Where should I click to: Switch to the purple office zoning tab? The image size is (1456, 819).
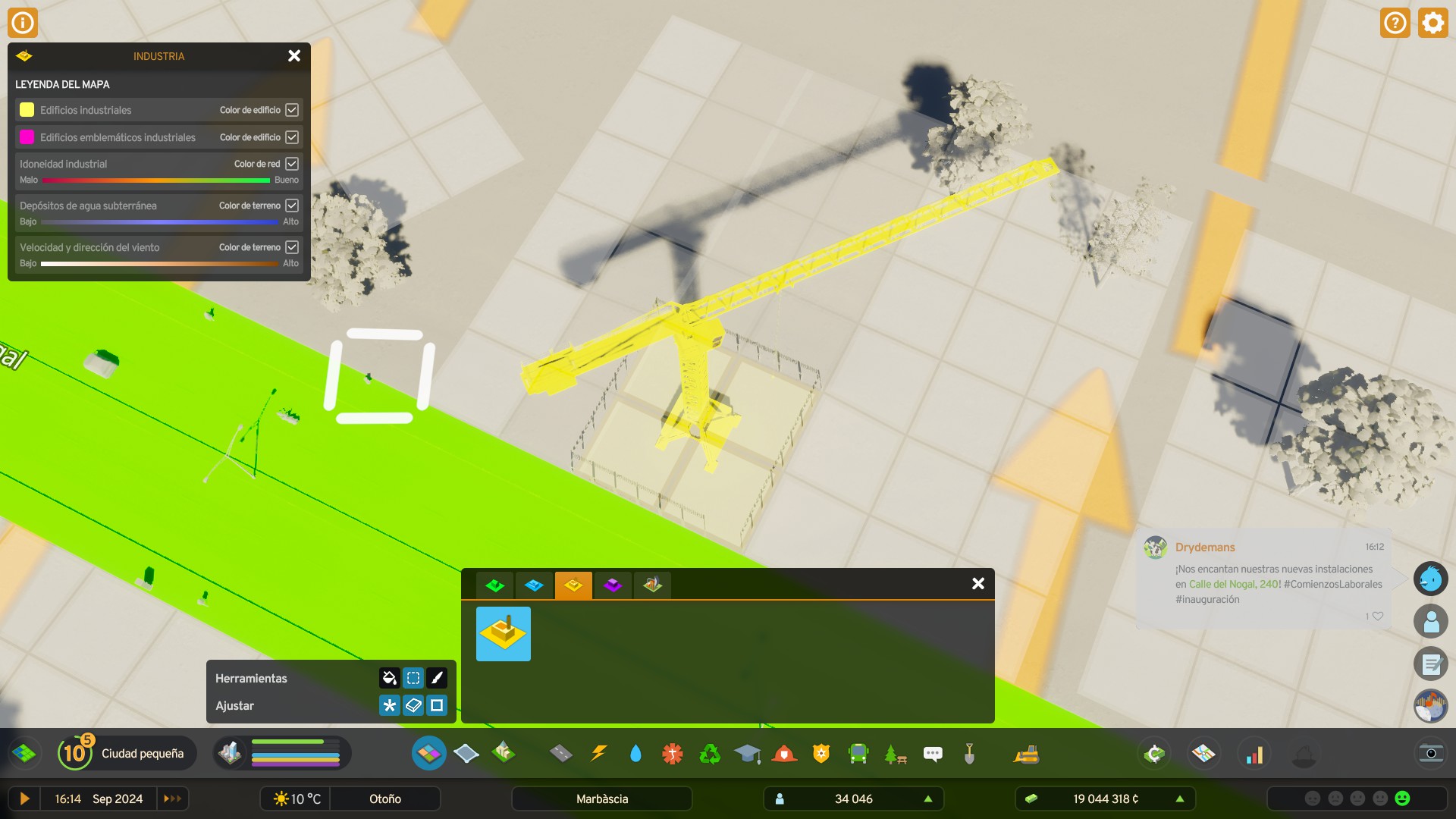click(x=613, y=585)
